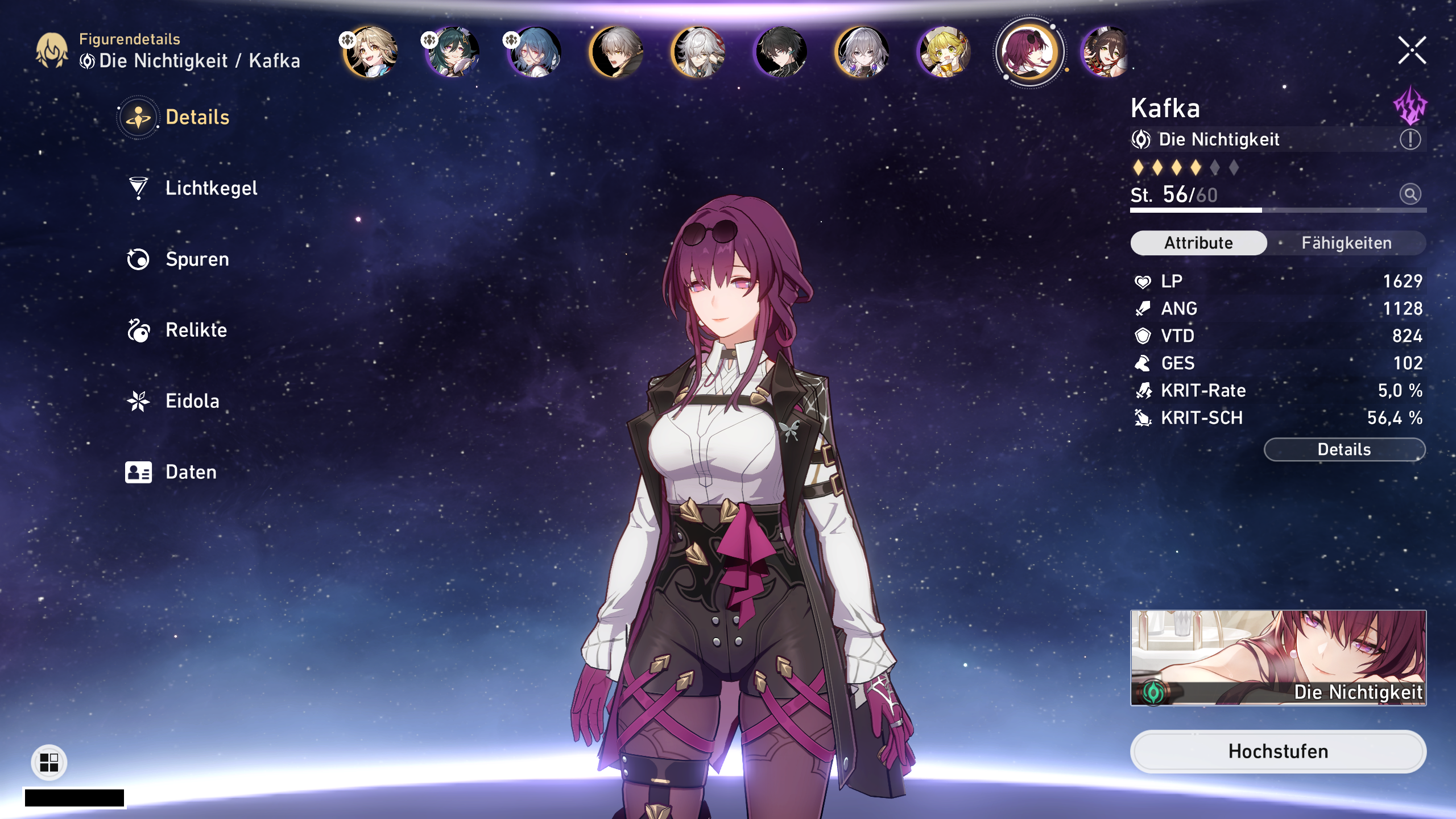This screenshot has height=819, width=1456.
Task: Switch to the Fähigkeiten tab
Action: (x=1346, y=243)
